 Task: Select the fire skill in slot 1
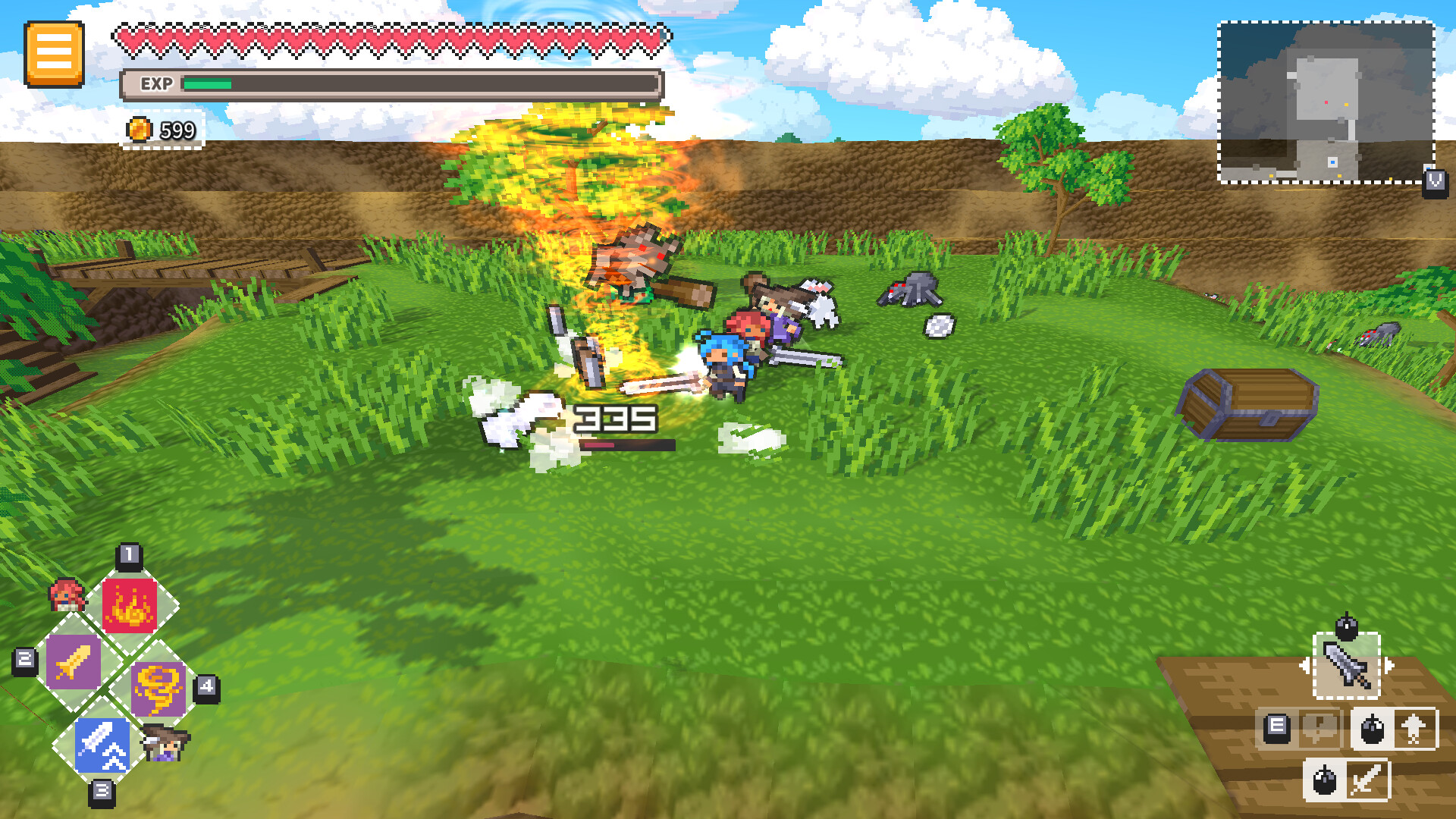click(x=130, y=603)
